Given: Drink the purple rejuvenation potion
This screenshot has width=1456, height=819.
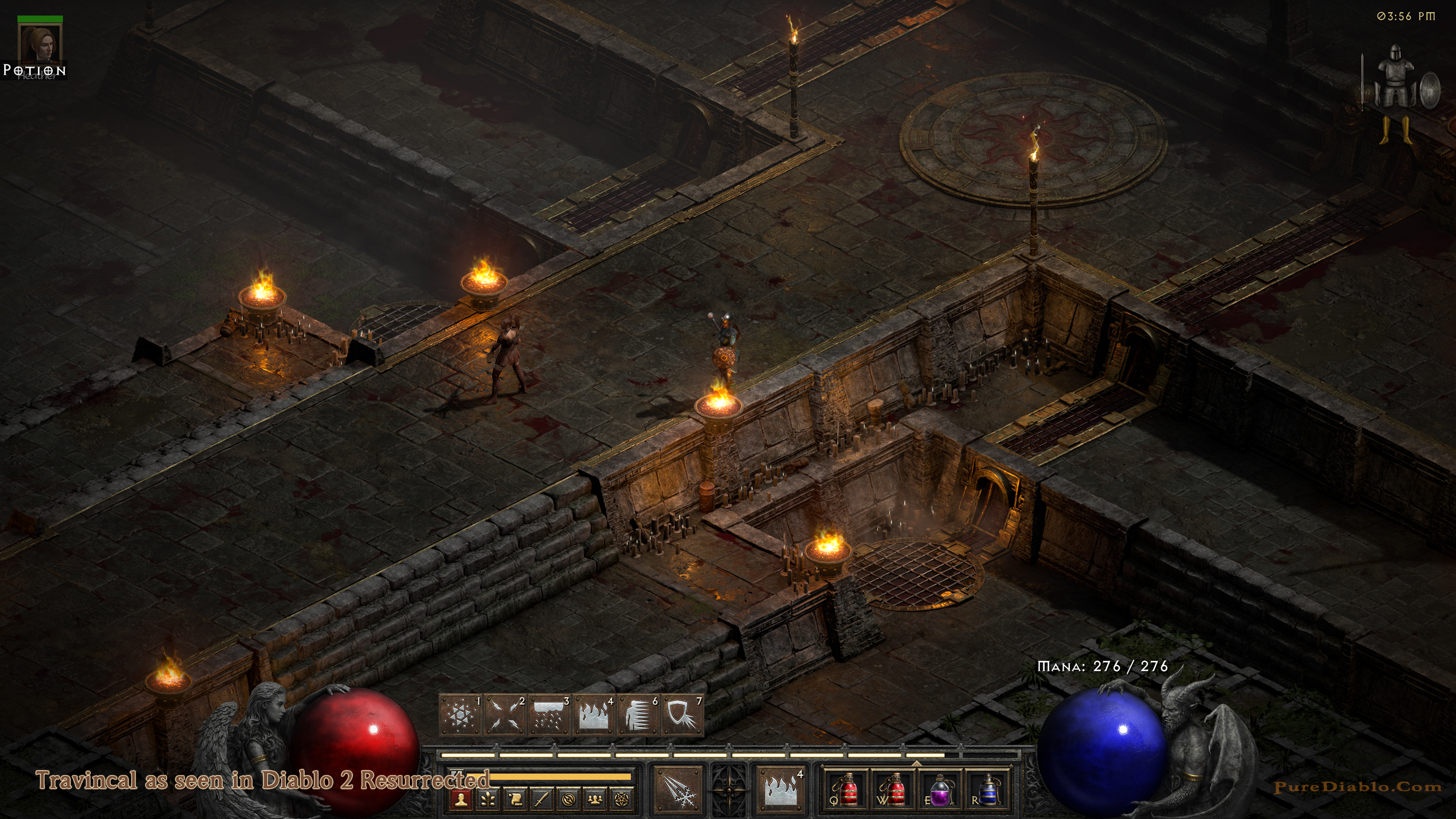Looking at the screenshot, I should coord(940,790).
